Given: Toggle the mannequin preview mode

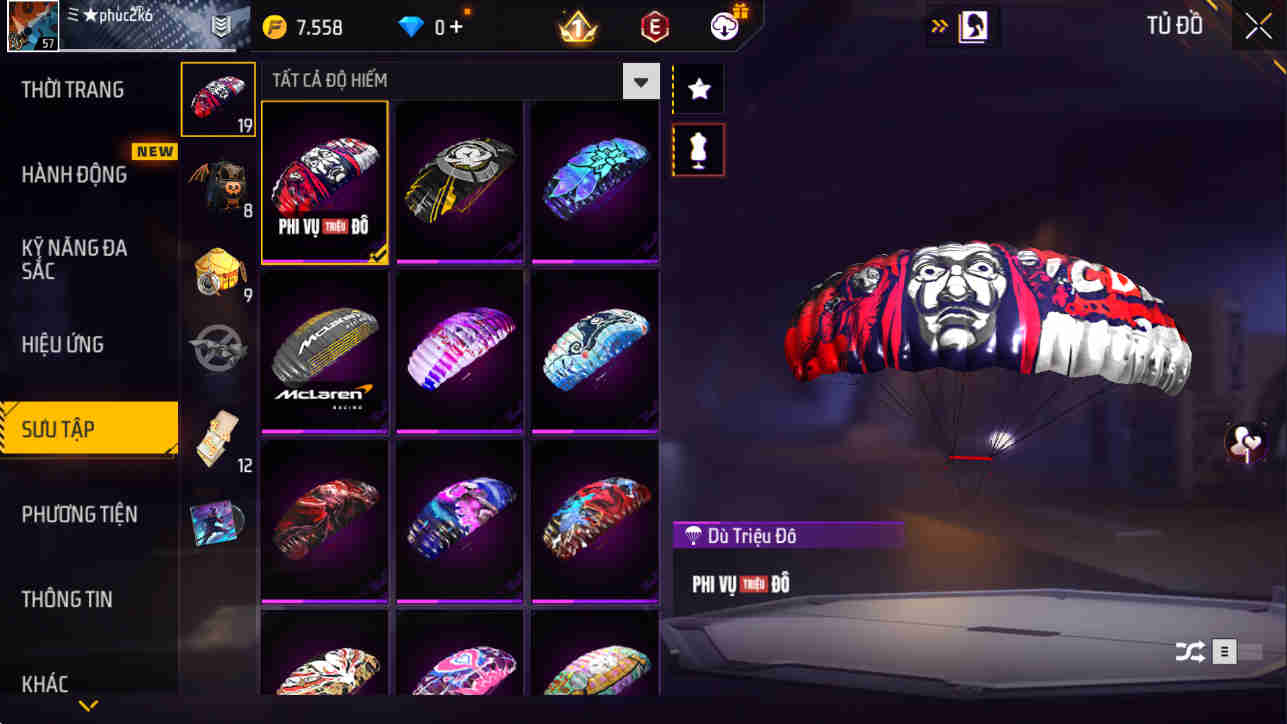Looking at the screenshot, I should [697, 148].
